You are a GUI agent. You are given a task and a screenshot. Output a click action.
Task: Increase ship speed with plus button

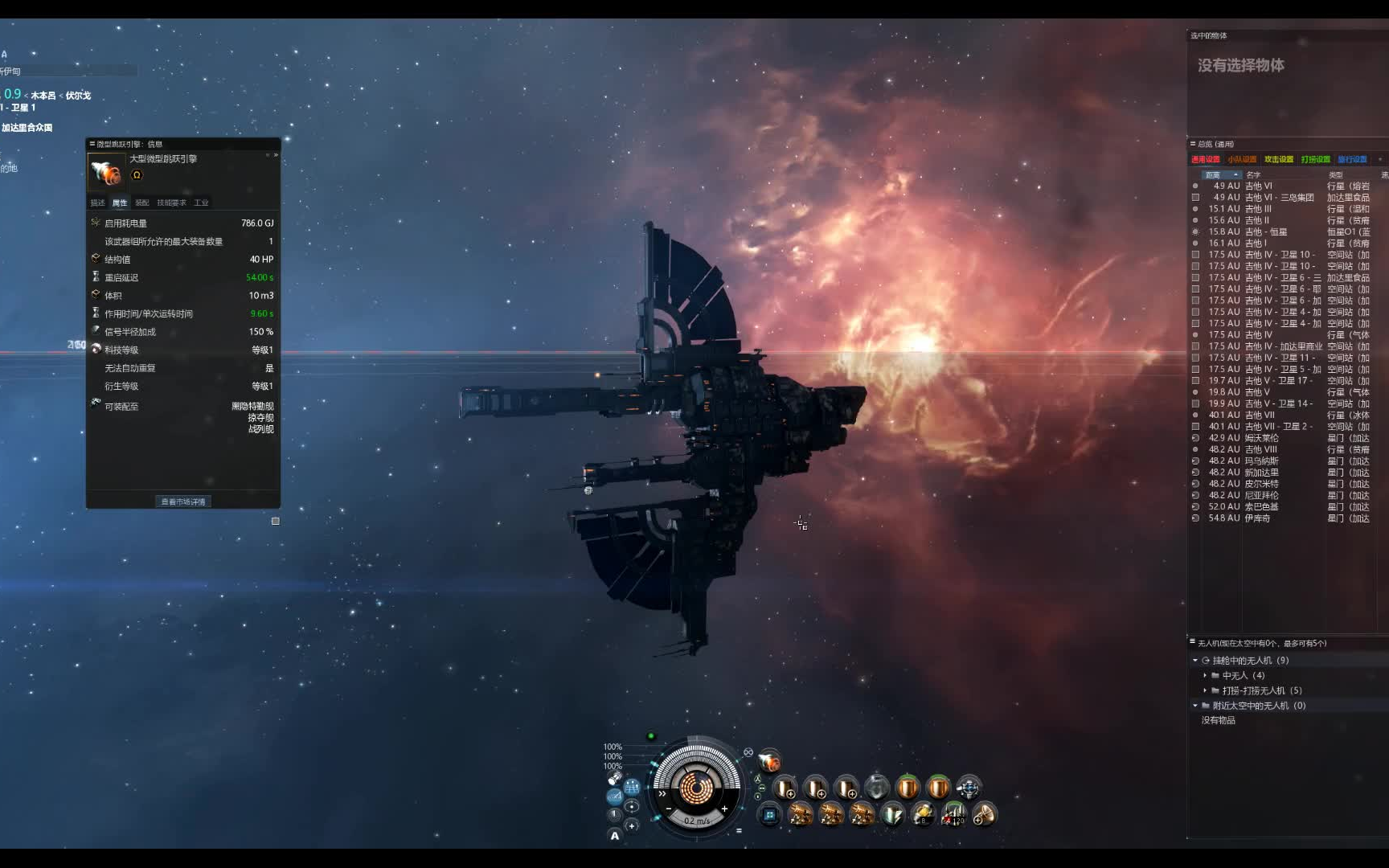click(724, 809)
